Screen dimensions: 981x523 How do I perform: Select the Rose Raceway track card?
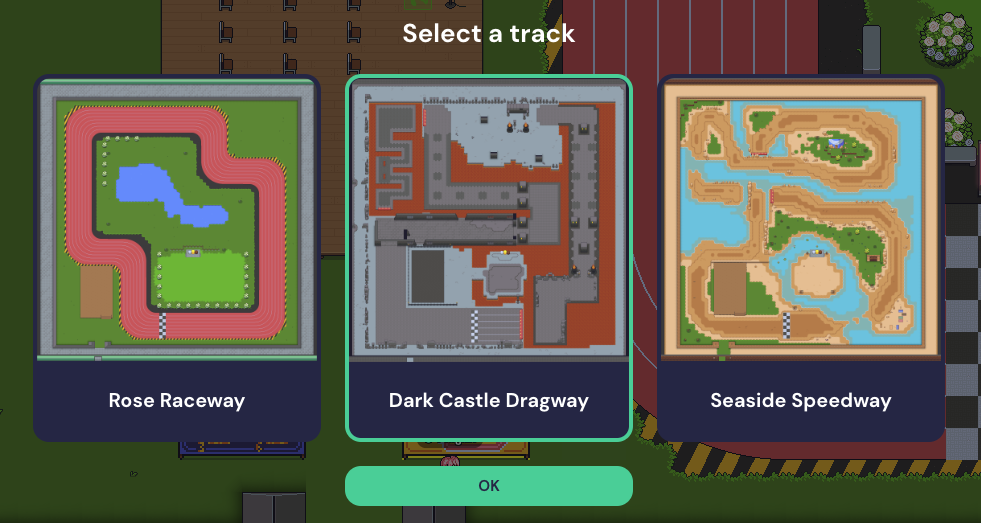[177, 257]
